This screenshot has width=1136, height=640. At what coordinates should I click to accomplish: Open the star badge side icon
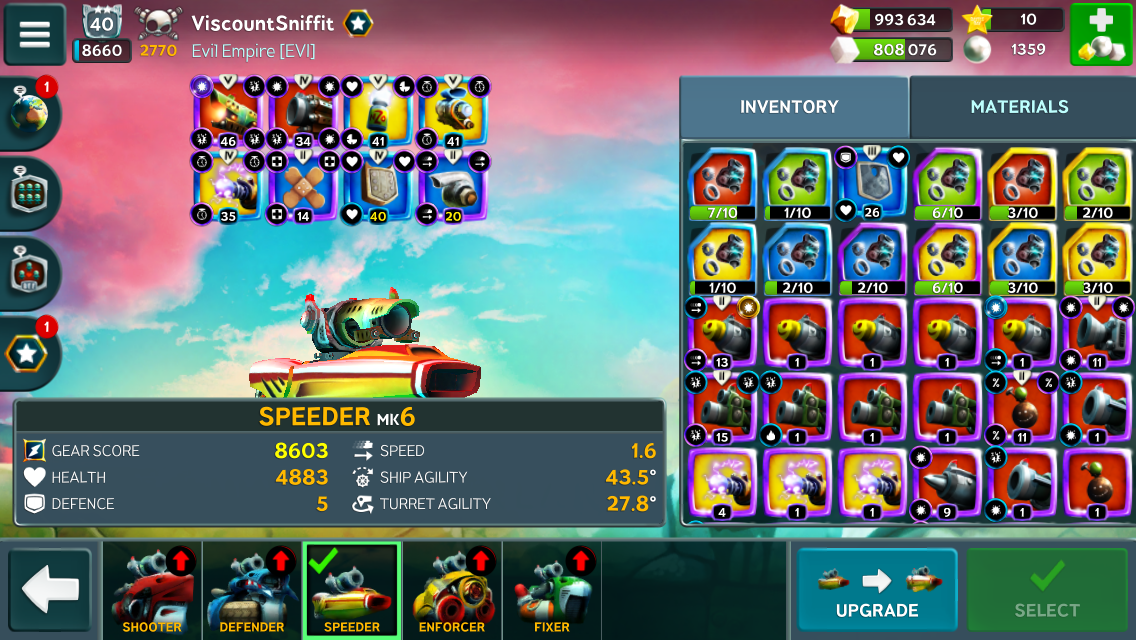(x=30, y=352)
